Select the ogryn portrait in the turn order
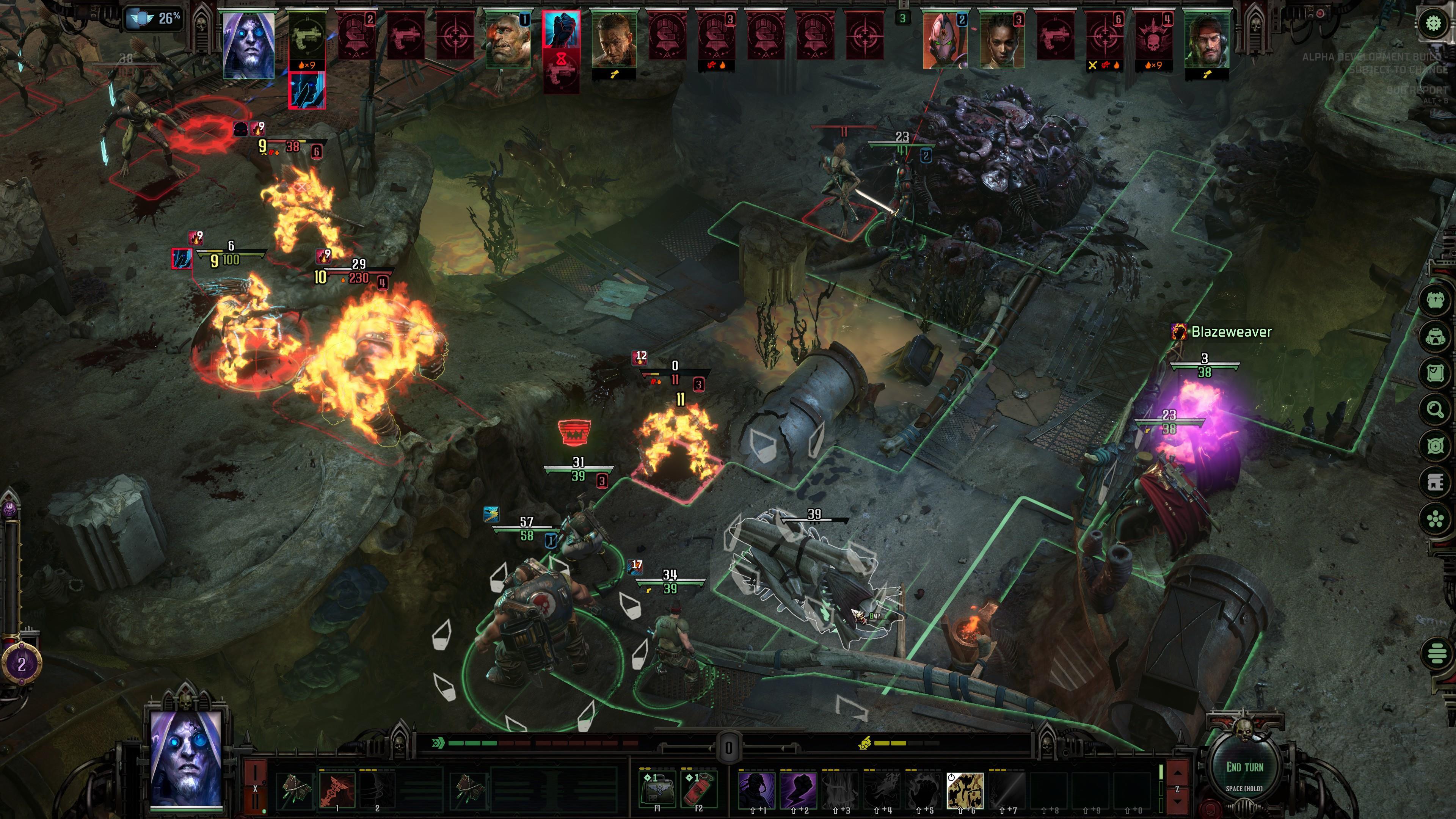 point(508,39)
